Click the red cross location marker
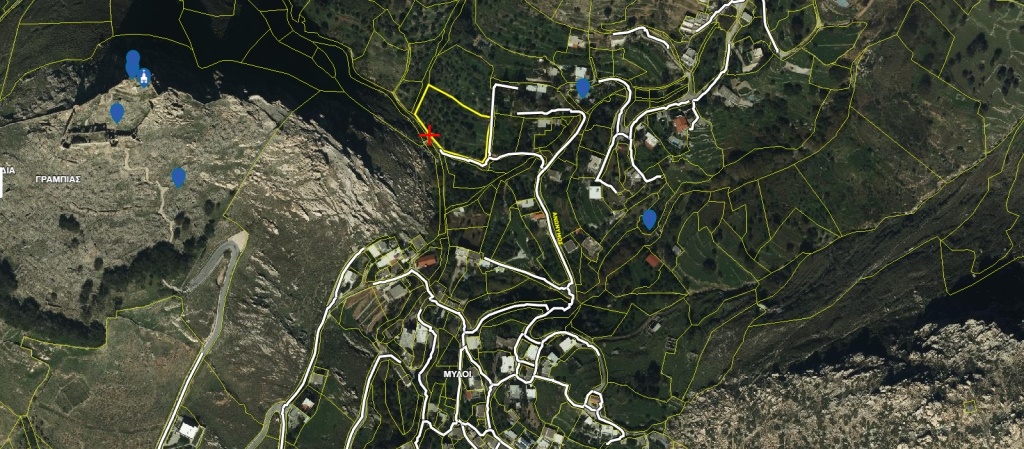The width and height of the screenshot is (1024, 449). [431, 135]
